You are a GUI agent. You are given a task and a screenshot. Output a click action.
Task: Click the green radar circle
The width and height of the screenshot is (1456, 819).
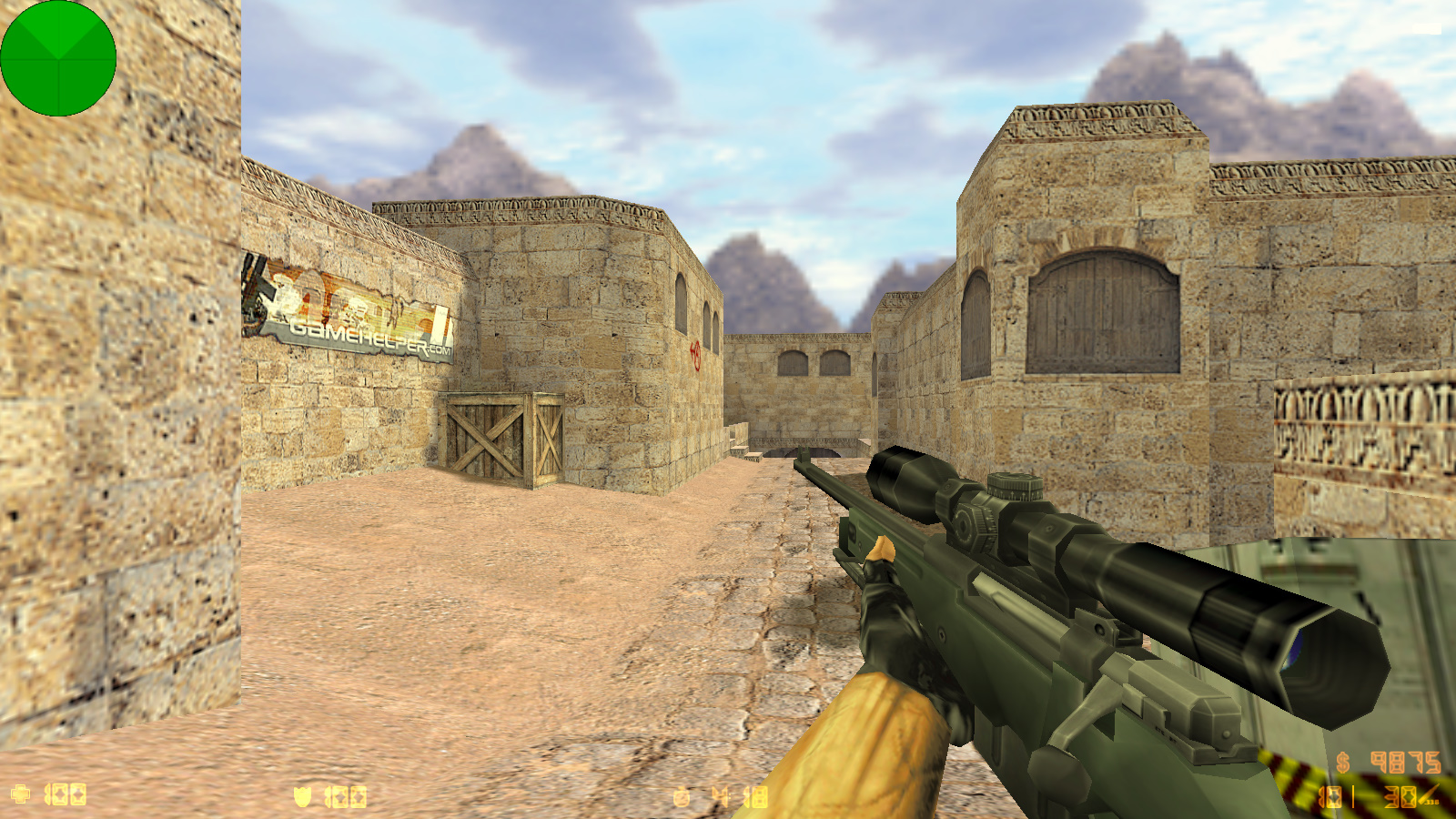pyautogui.click(x=59, y=57)
